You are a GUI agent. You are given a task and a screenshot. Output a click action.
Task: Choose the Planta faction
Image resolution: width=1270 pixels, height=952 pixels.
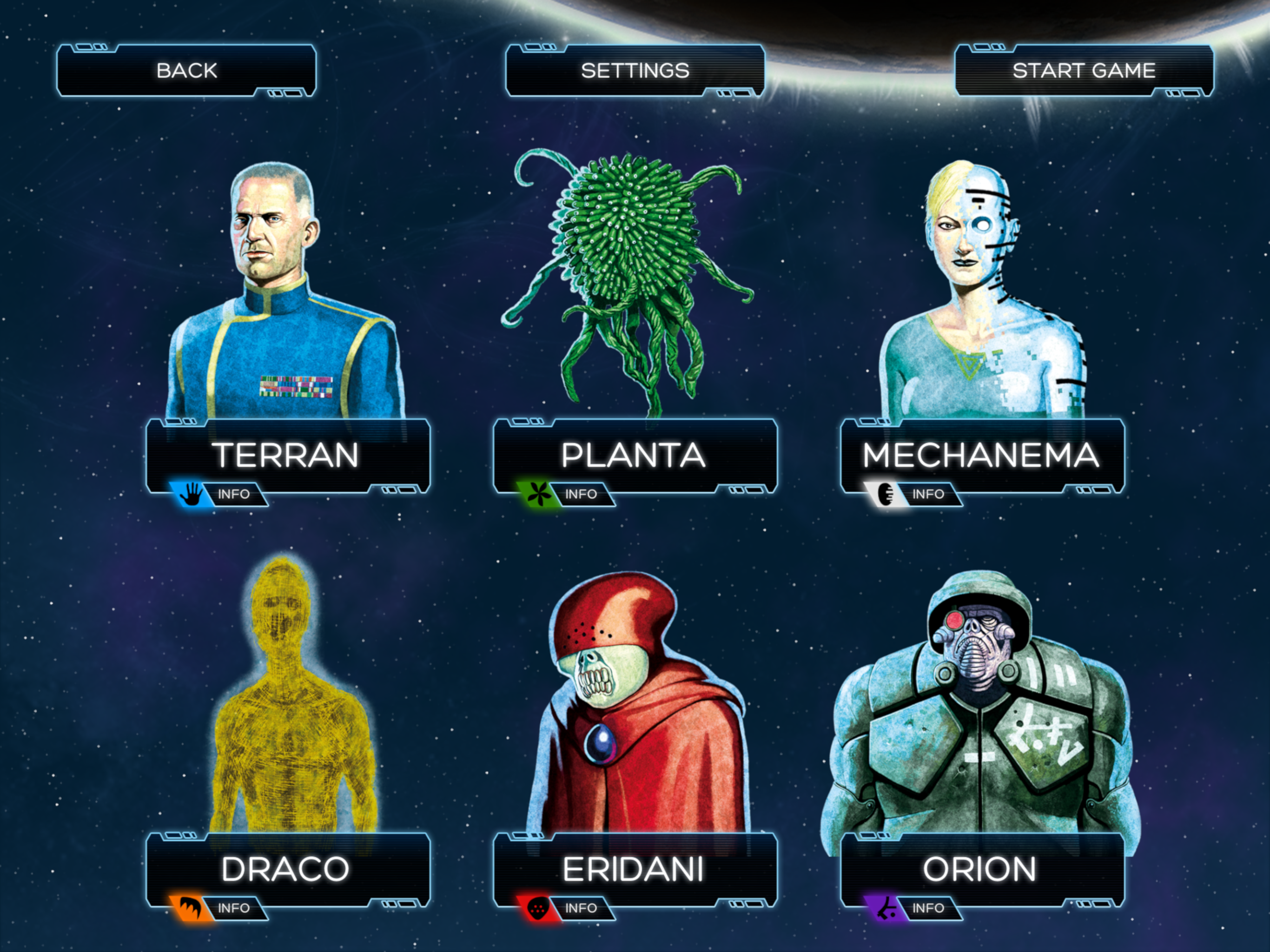tap(634, 455)
